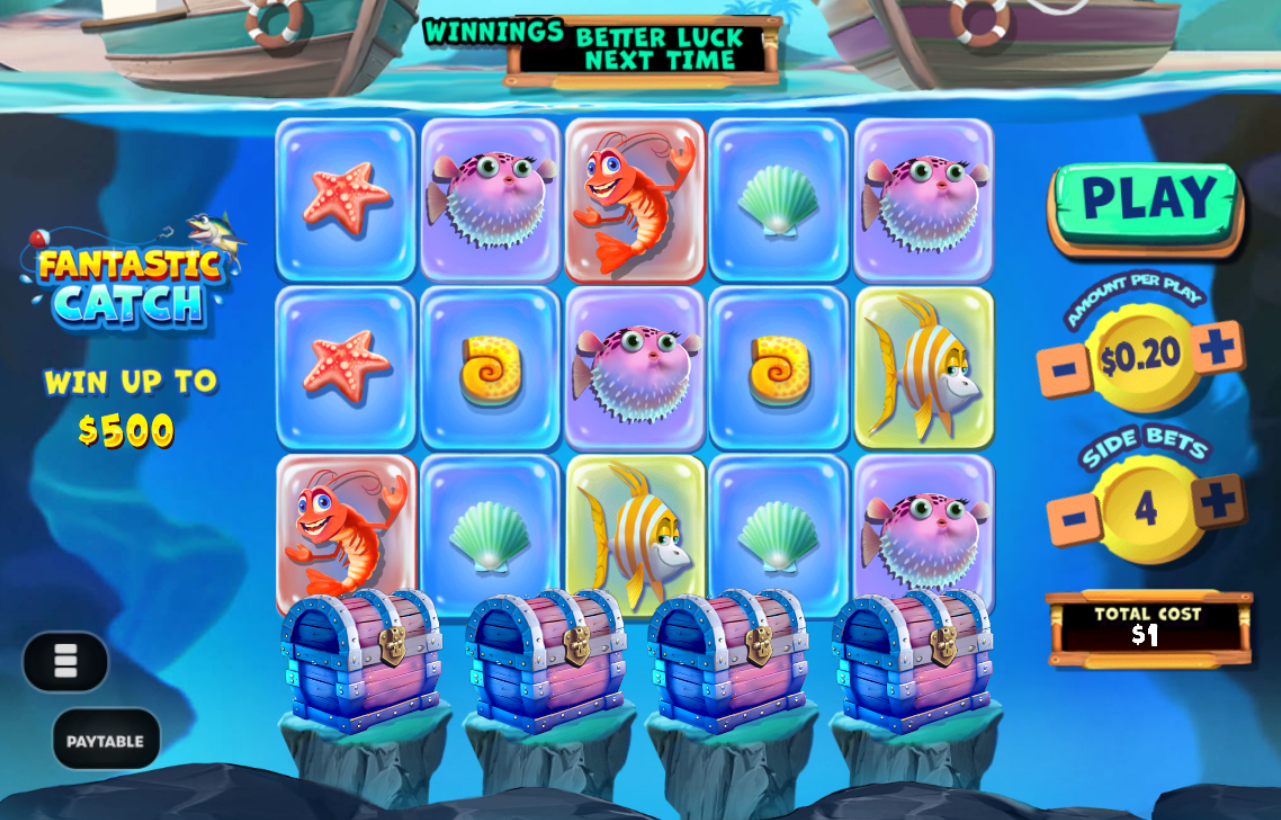Open the PAYTABLE
The width and height of the screenshot is (1281, 820).
pos(105,739)
